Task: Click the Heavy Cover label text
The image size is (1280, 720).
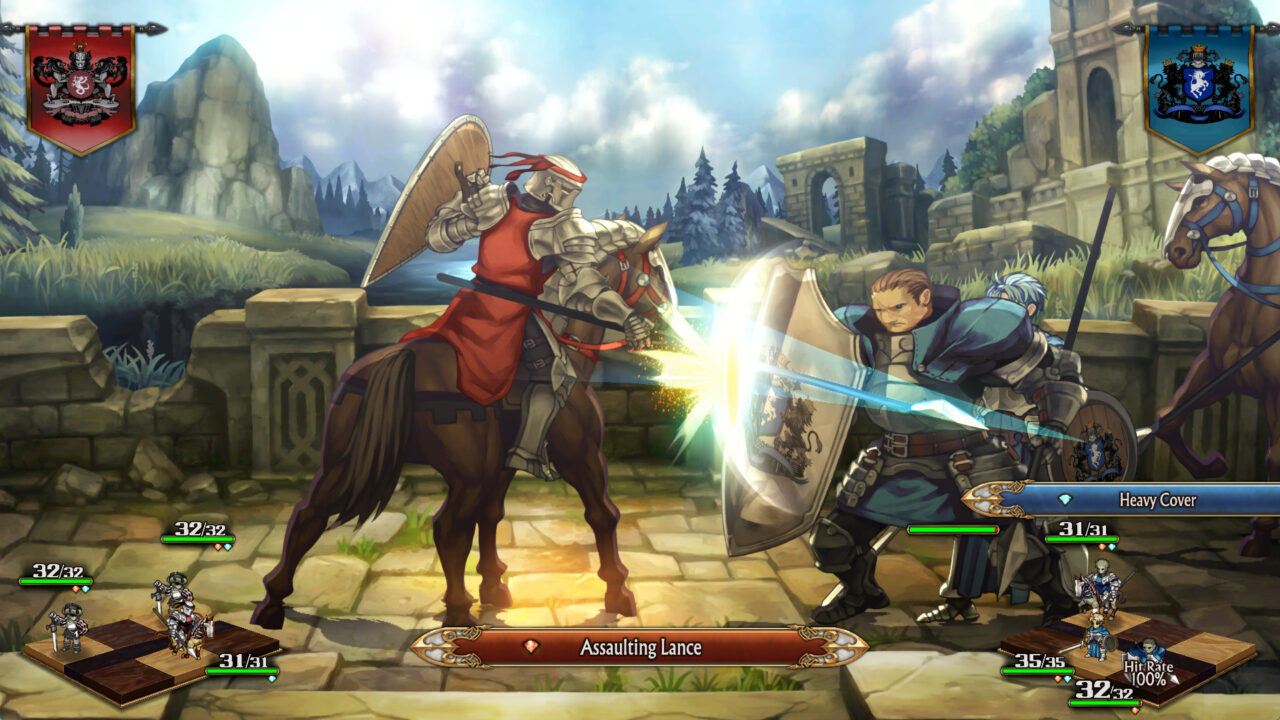Action: click(x=1157, y=500)
